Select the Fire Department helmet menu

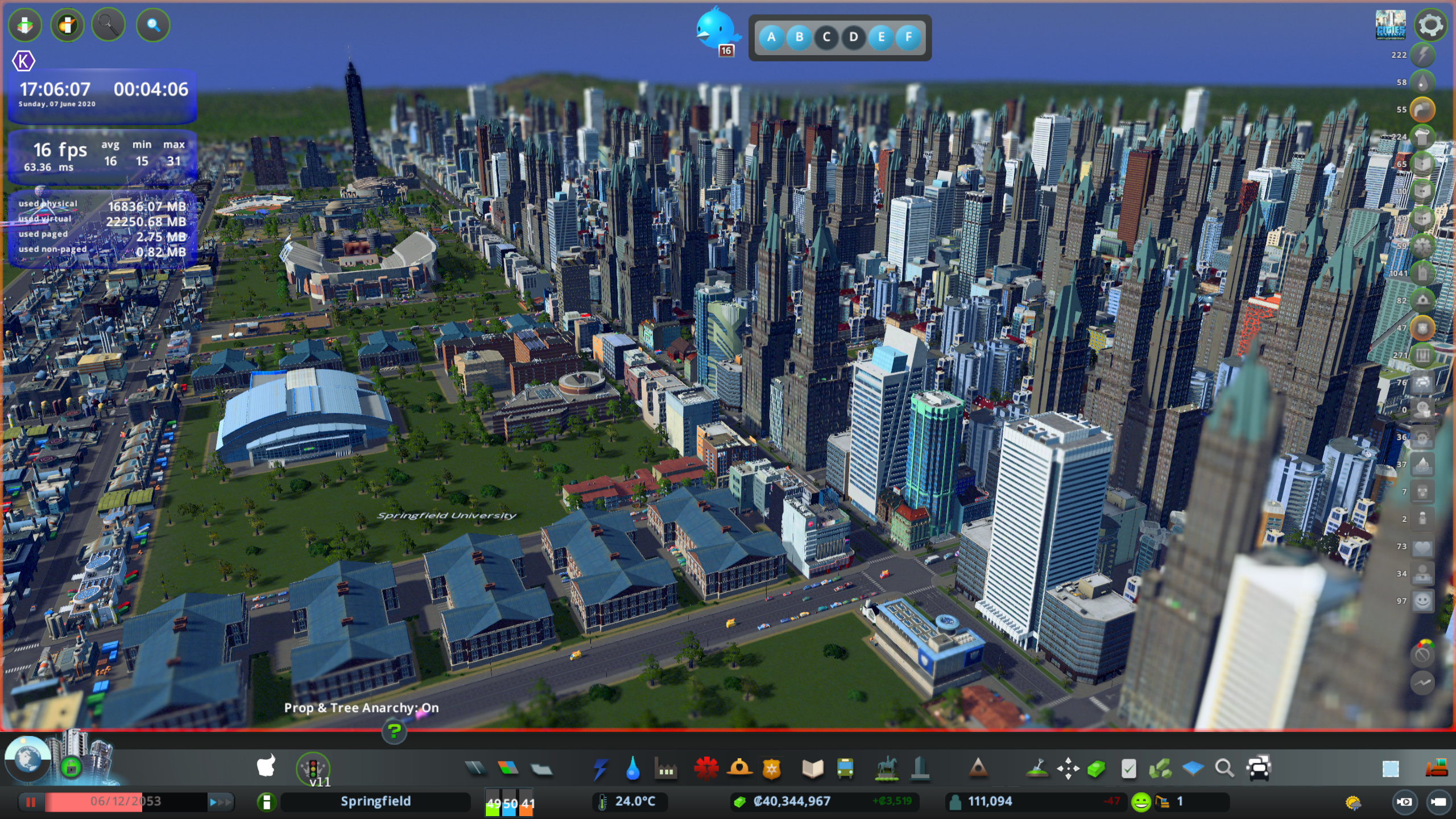point(739,769)
